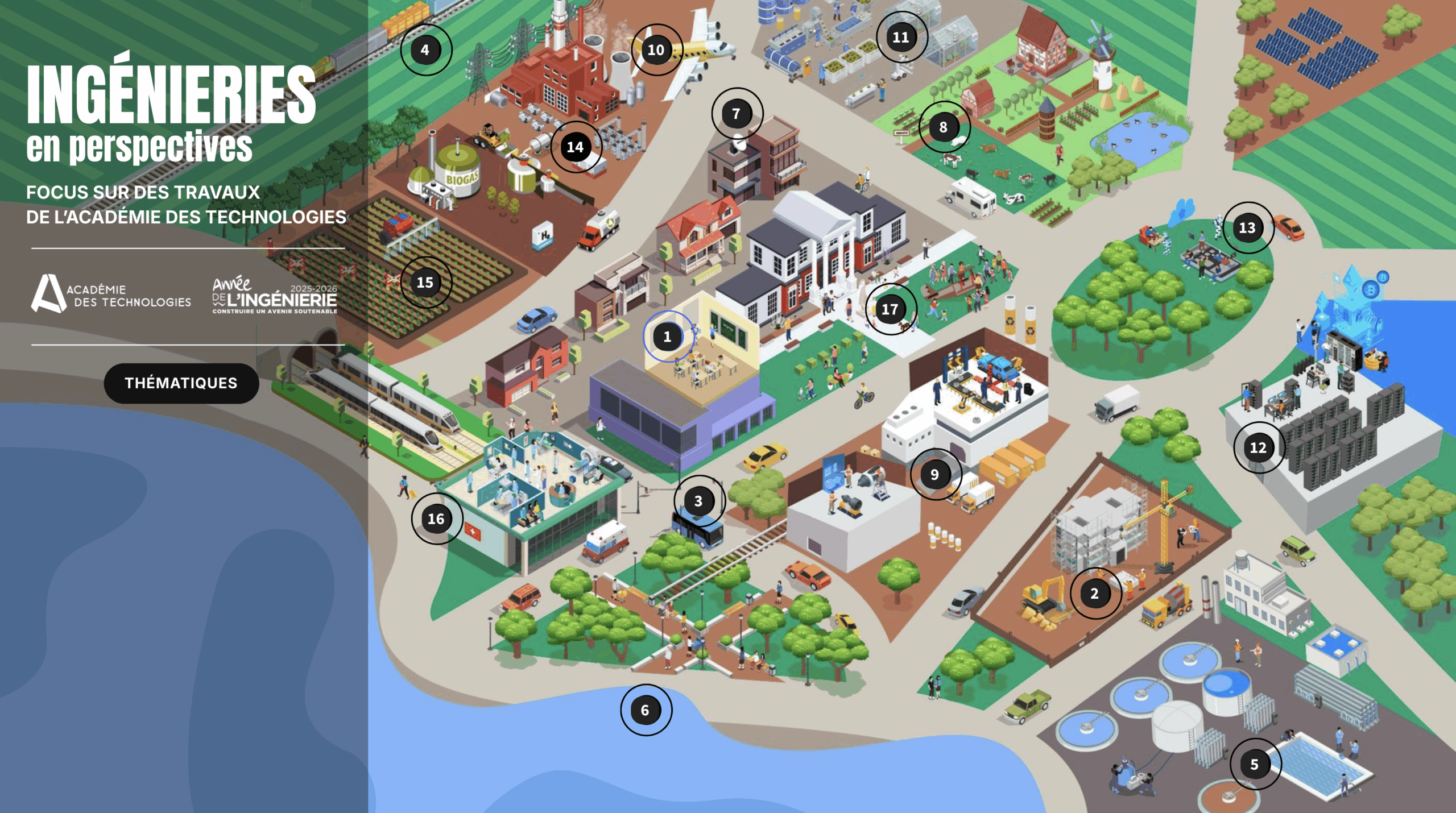Select marker 11 near the greenhouses
The width and height of the screenshot is (1456, 813).
pyautogui.click(x=901, y=38)
